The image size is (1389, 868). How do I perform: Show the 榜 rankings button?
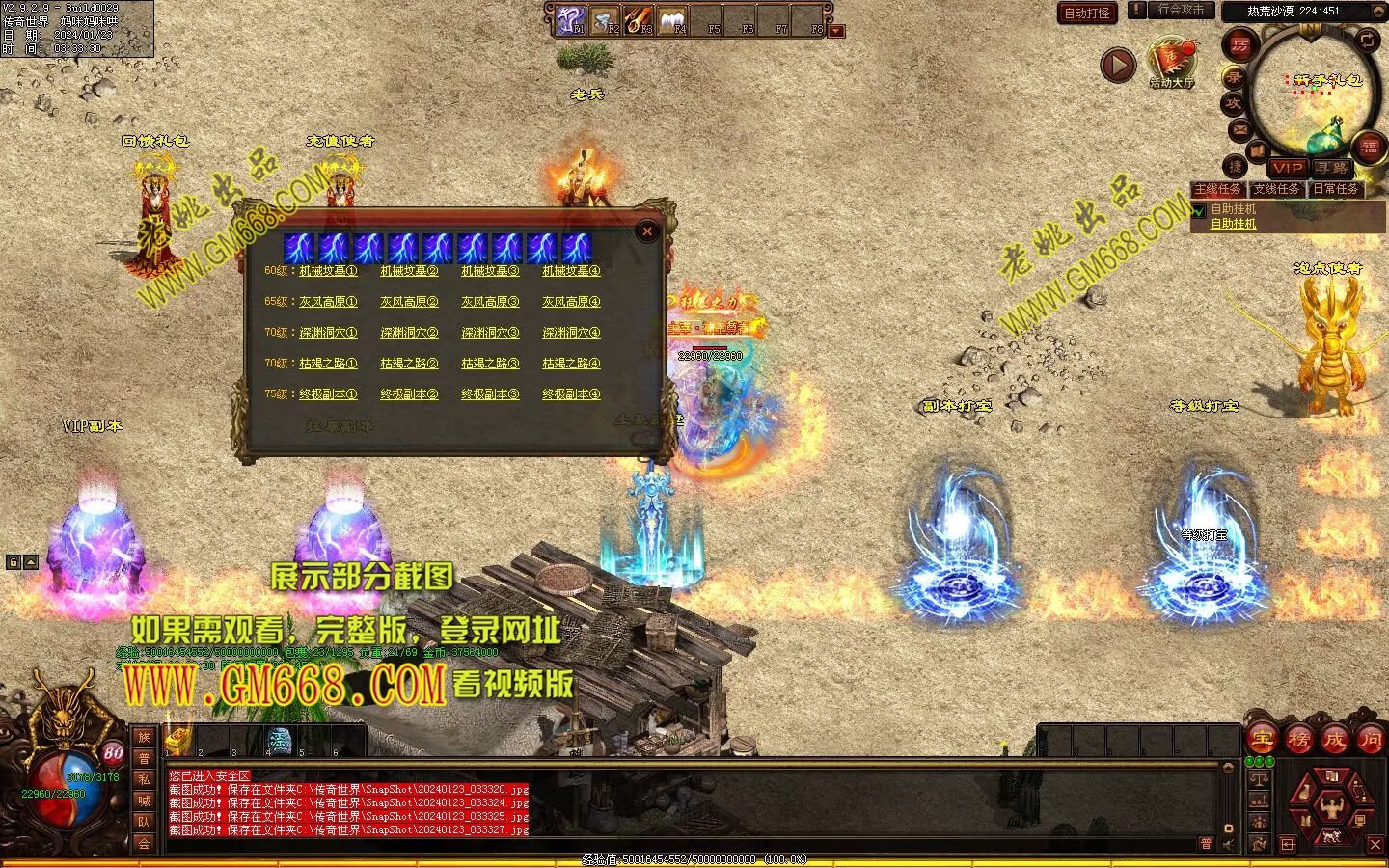[1298, 739]
